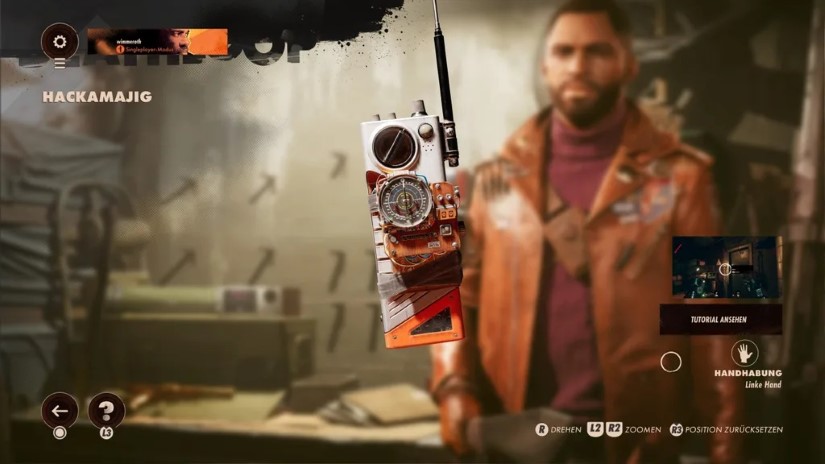Click the player profile banner
The height and width of the screenshot is (464, 825).
pyautogui.click(x=157, y=42)
